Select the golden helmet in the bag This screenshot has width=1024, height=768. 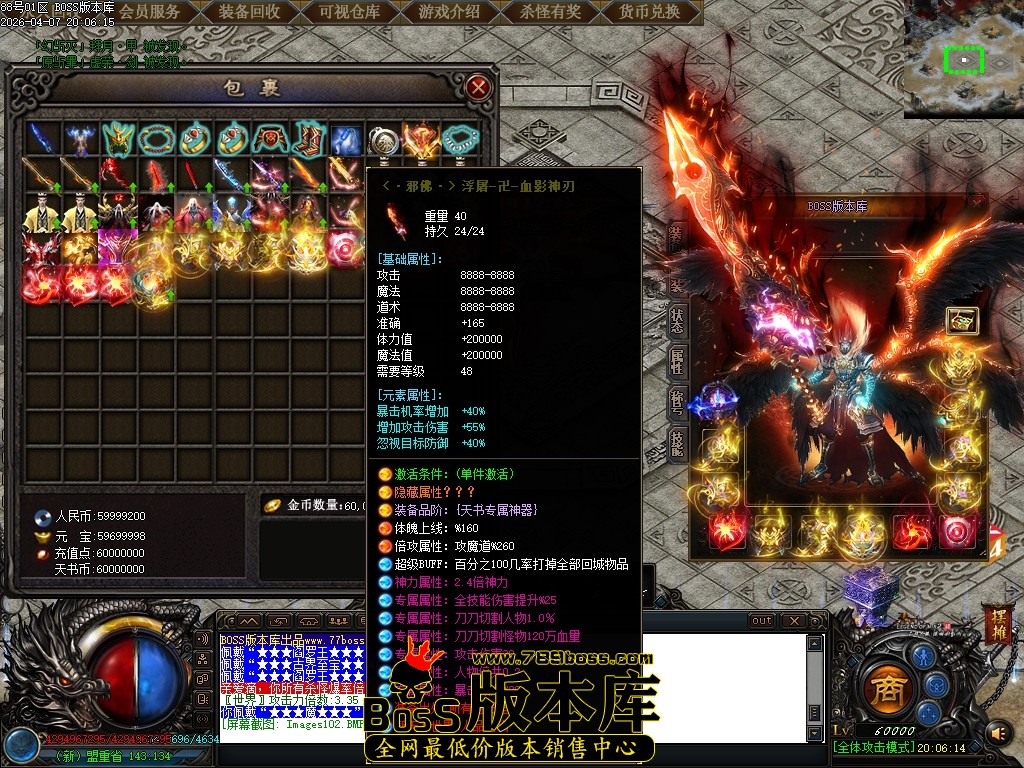pos(119,138)
